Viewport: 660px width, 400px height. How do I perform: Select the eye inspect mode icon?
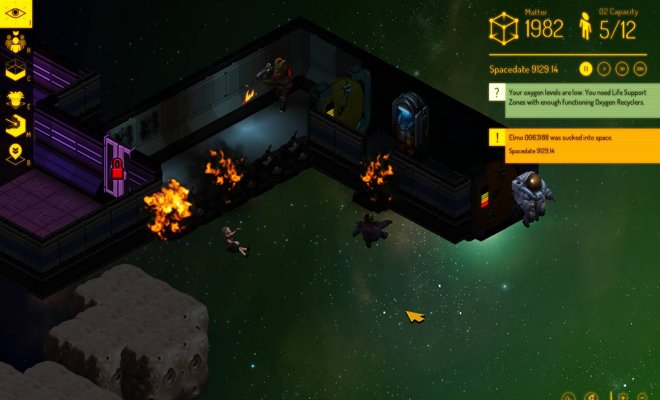click(x=16, y=14)
